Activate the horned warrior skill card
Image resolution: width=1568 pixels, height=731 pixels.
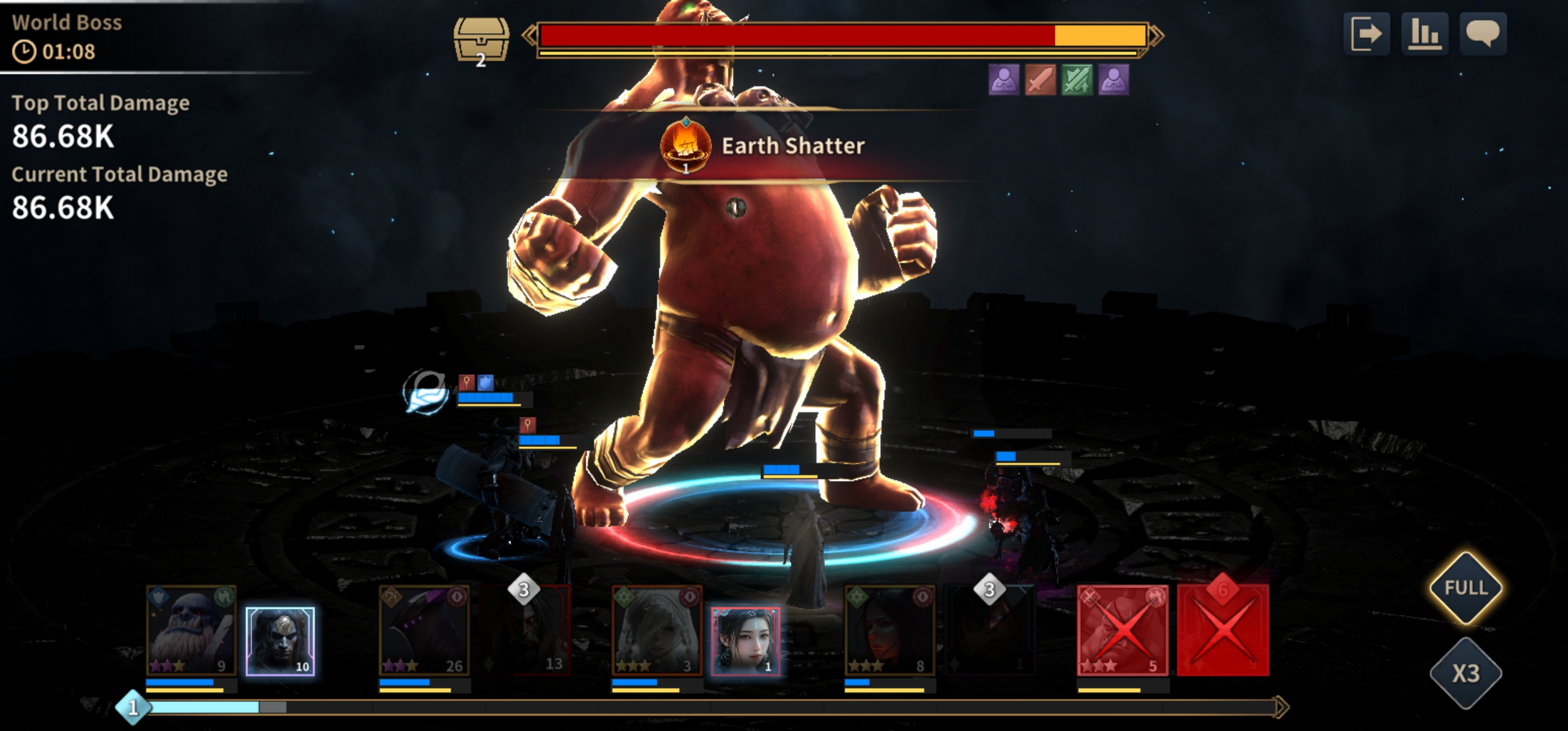280,642
